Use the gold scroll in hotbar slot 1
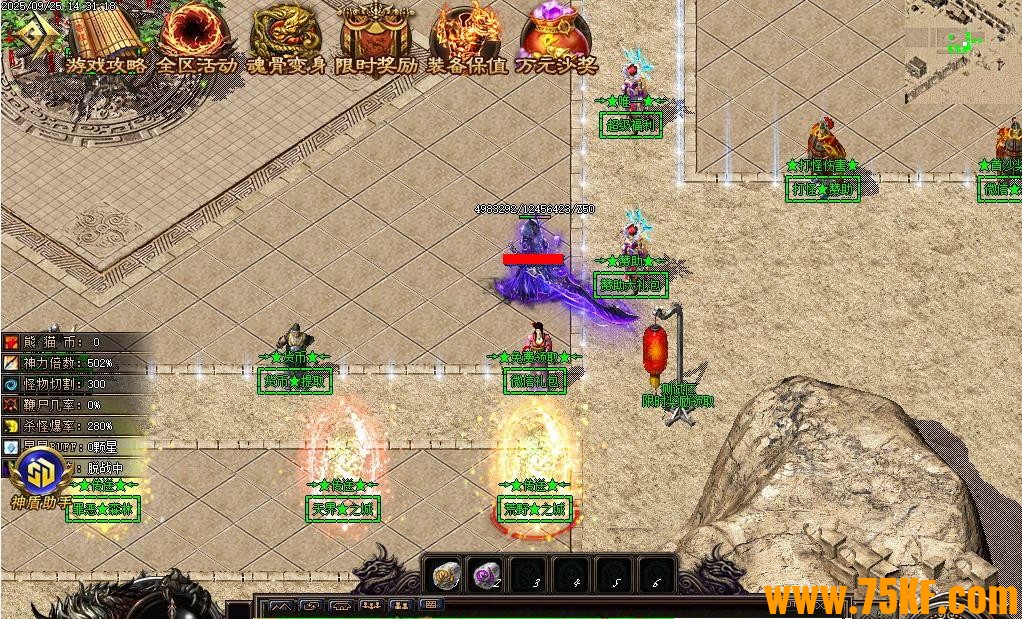 (x=445, y=575)
